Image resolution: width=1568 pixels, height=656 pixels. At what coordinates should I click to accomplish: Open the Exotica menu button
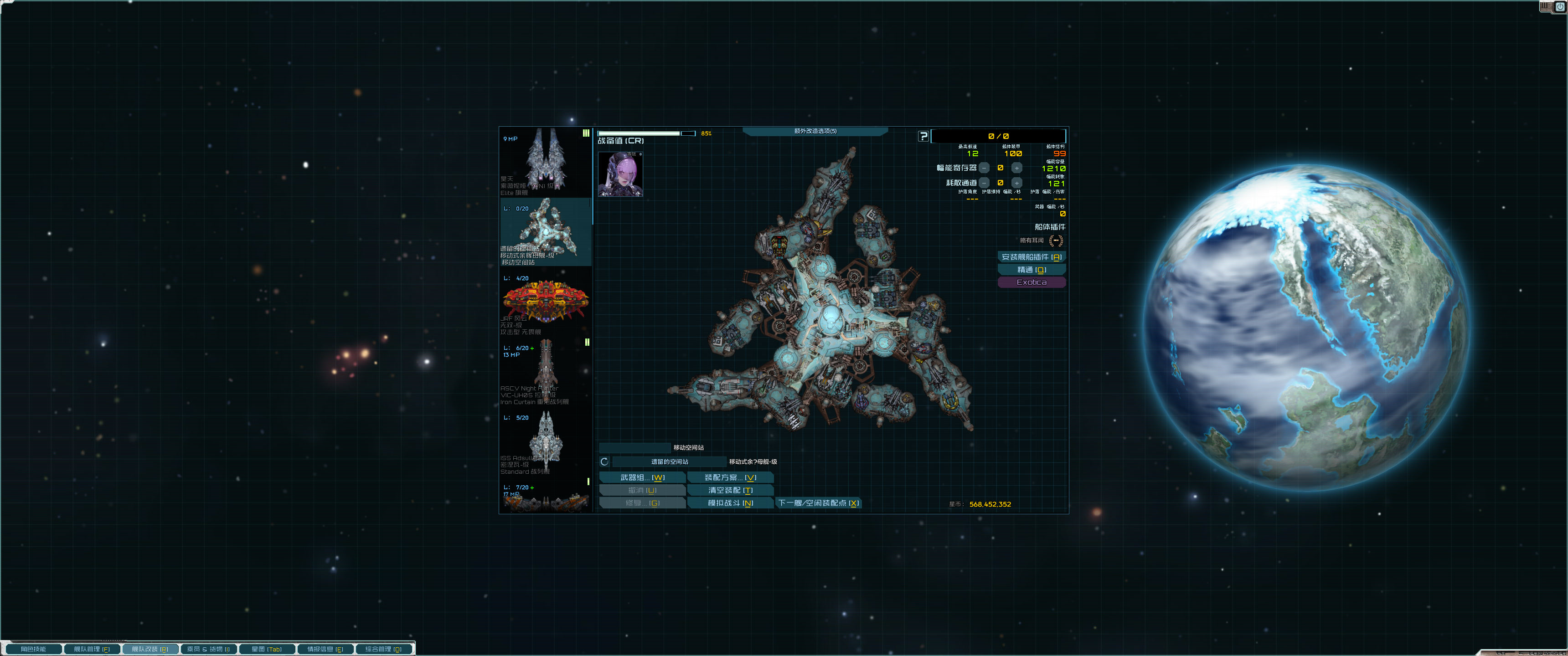[1032, 282]
